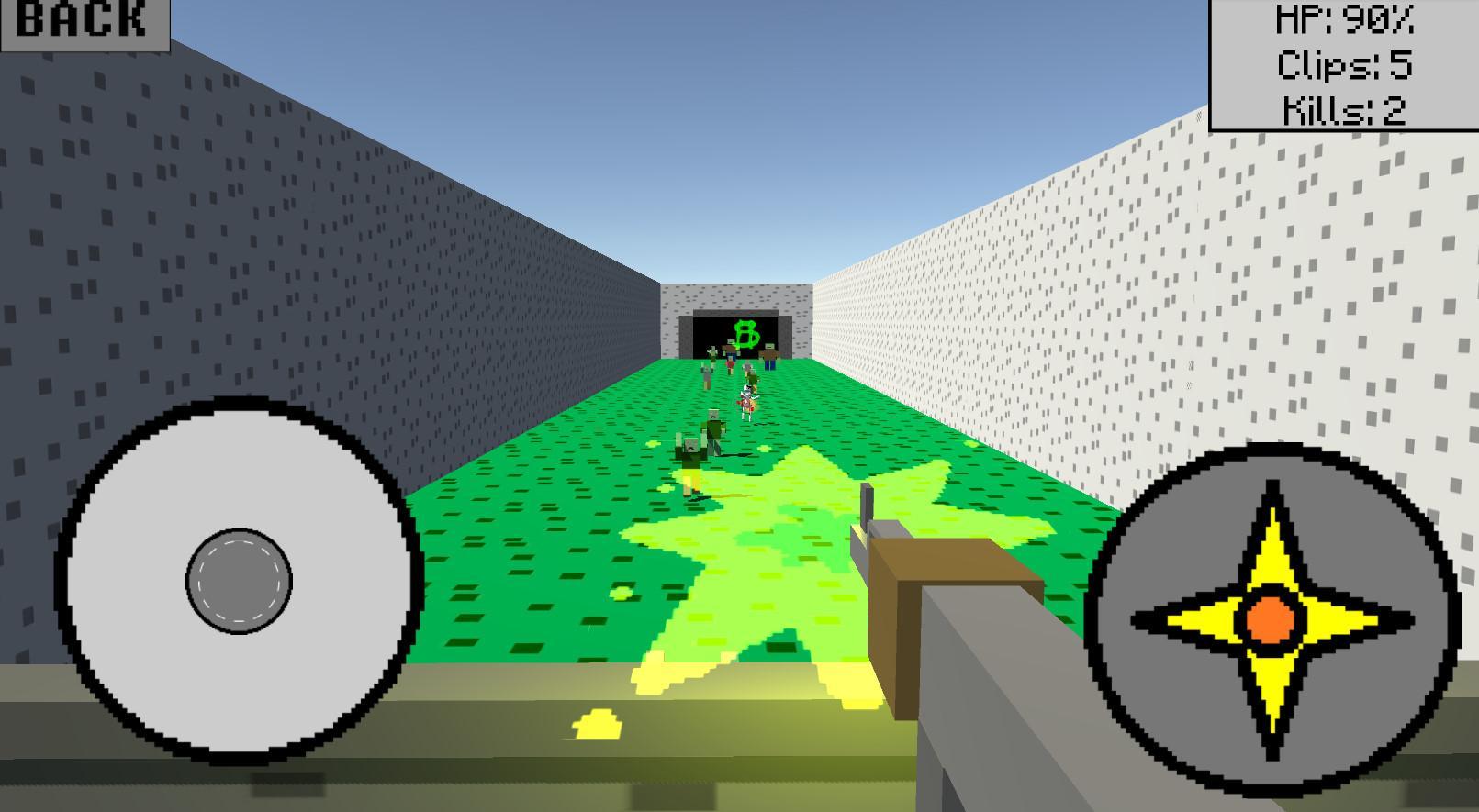Tap the gray knob of the movement joystick
This screenshot has width=1479, height=812.
(237, 578)
